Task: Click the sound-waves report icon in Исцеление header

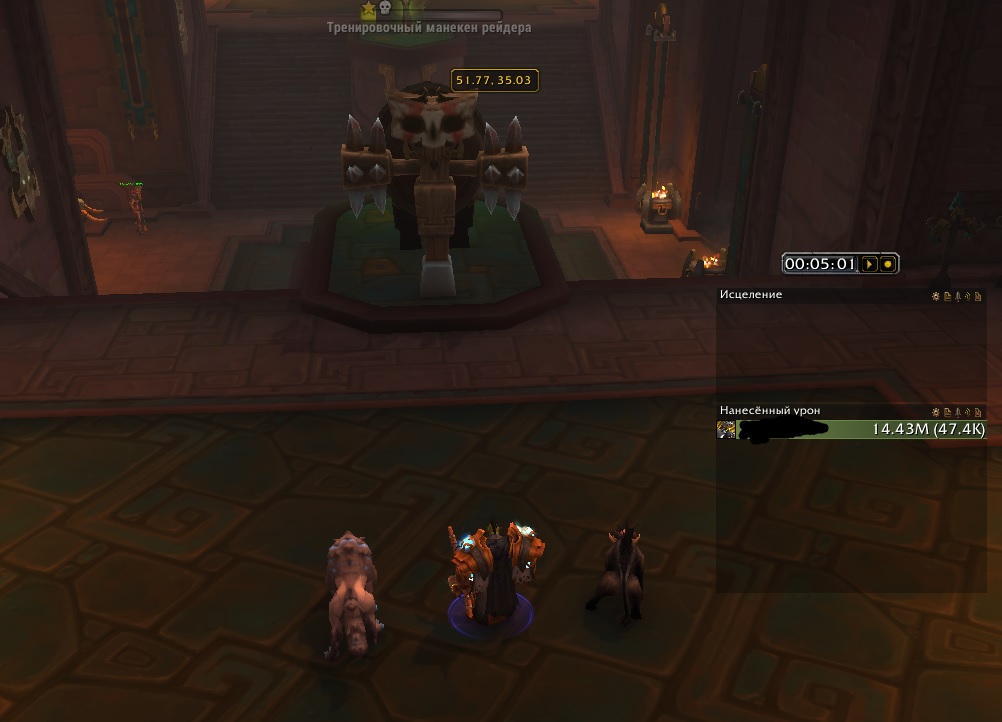Action: coord(967,296)
